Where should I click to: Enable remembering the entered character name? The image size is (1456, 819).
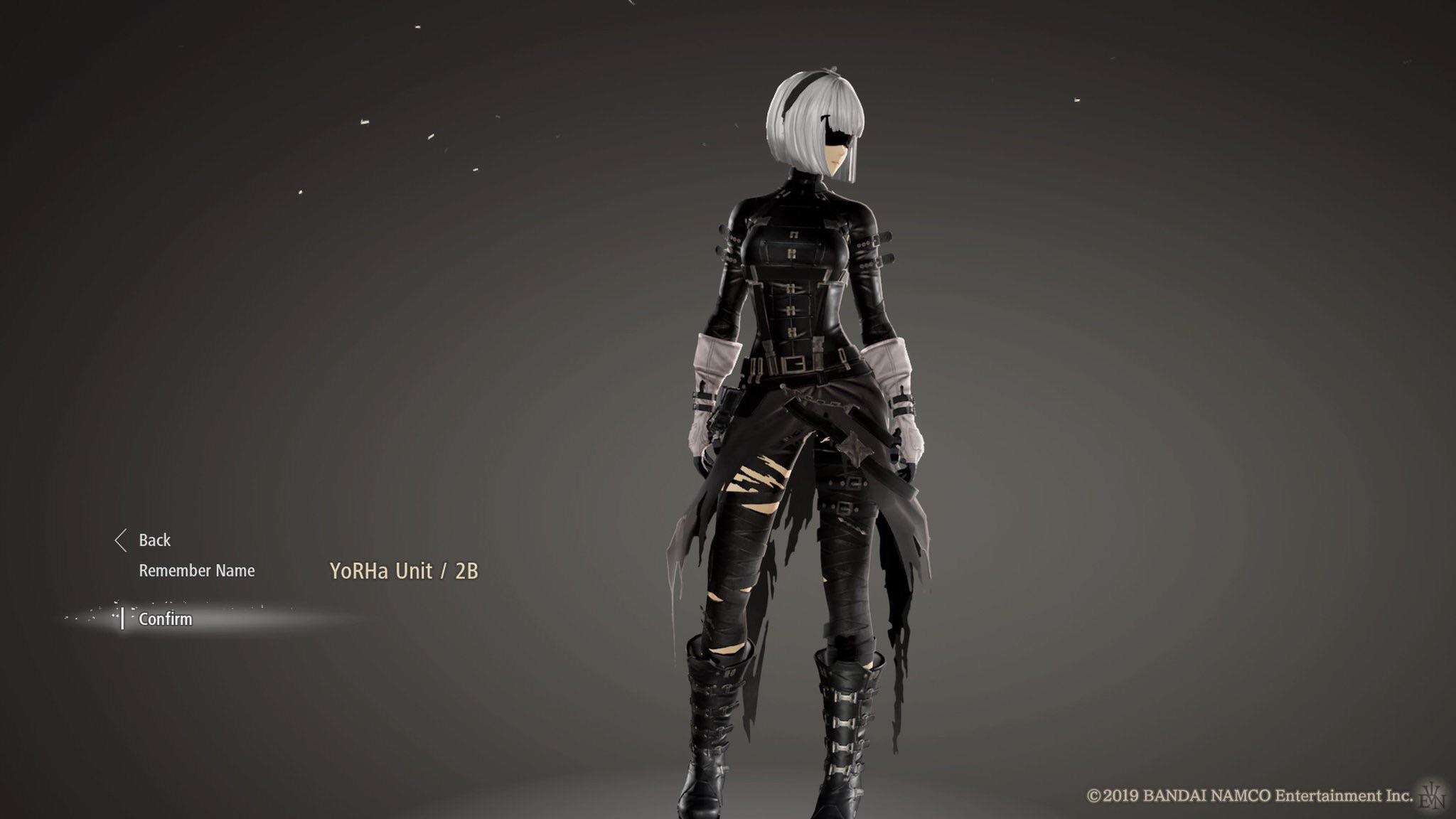199,569
